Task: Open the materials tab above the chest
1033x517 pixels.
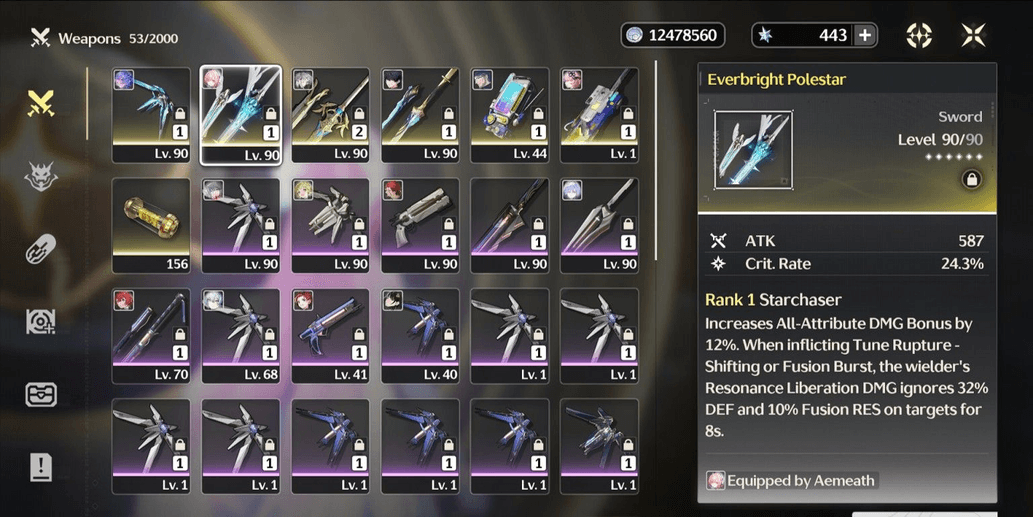Action: pos(41,320)
